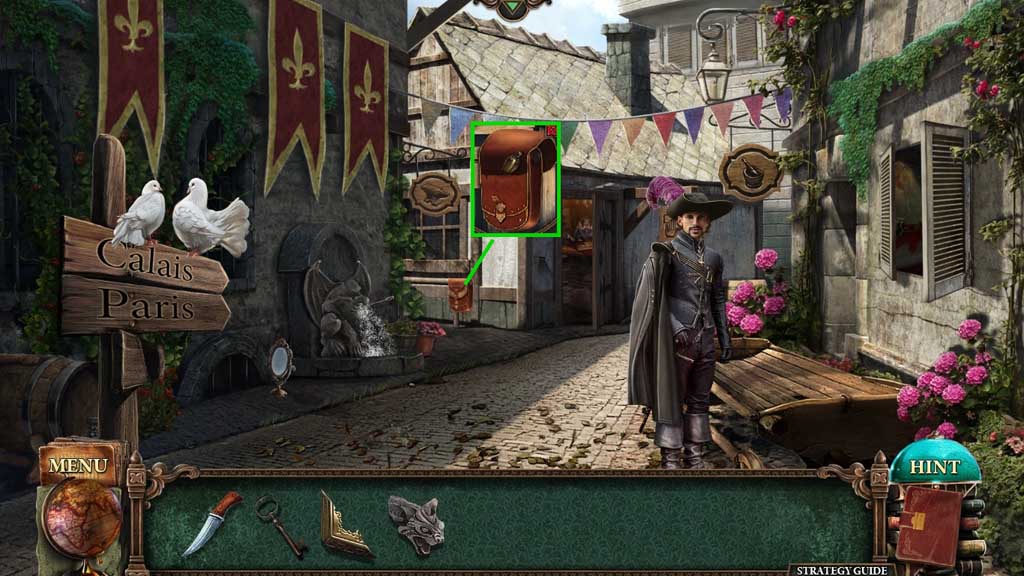Select the dagger in the inventory
This screenshot has height=576, width=1024.
click(211, 521)
